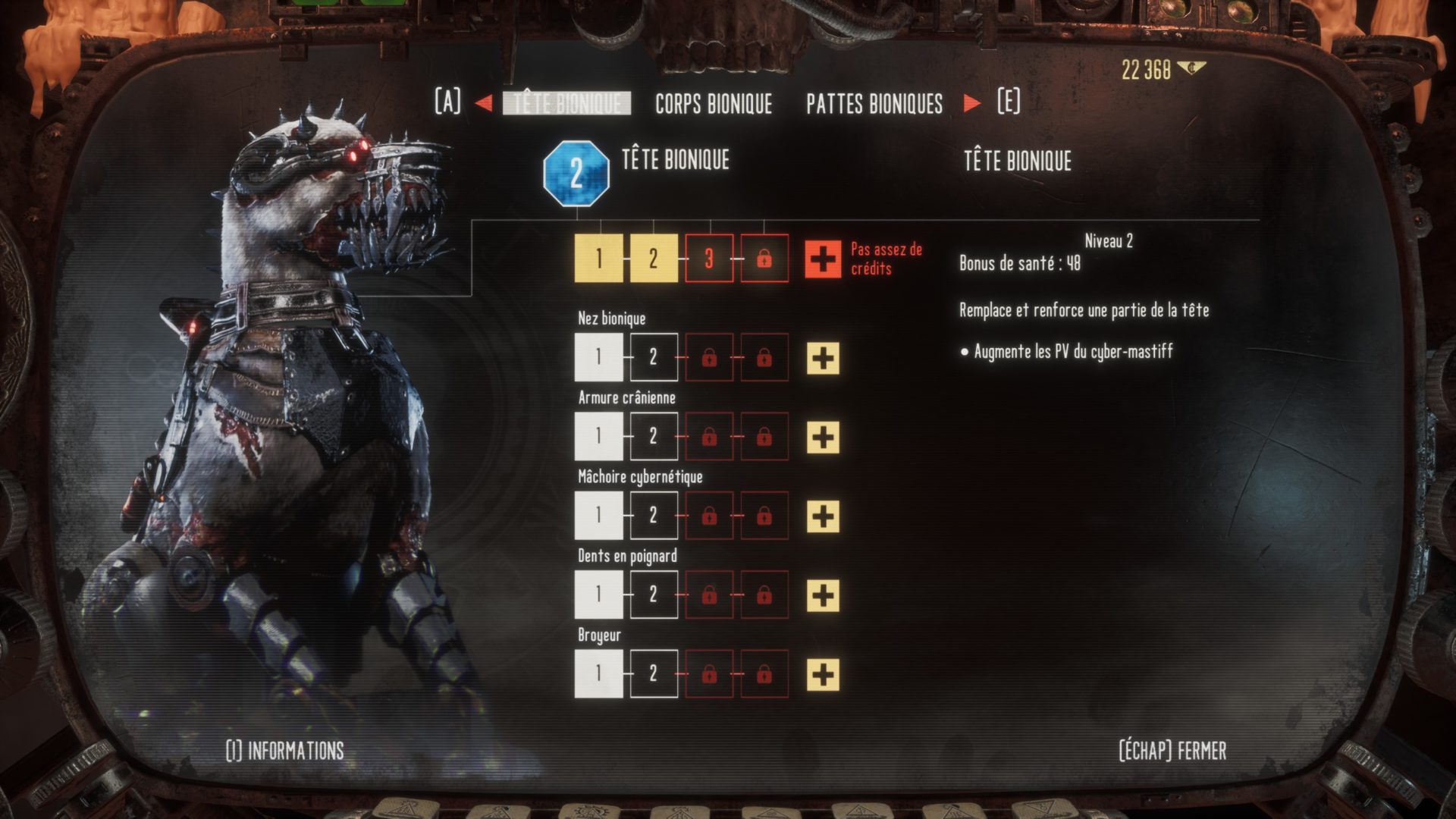Pick level 1 box of Dents en poignard
Screen dimensions: 1456x819
[598, 595]
